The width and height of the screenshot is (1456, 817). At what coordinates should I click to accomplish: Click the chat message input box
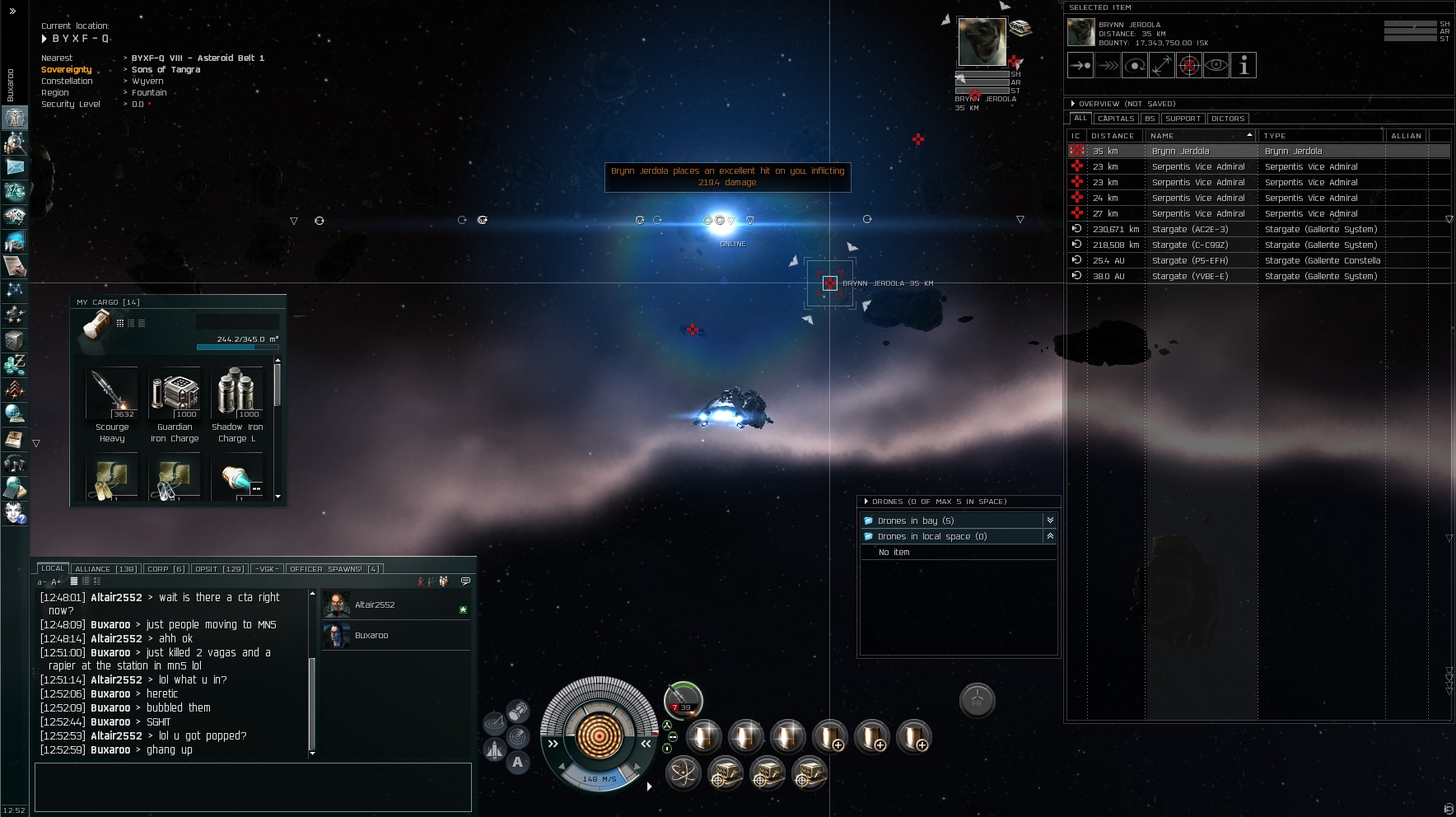(253, 787)
